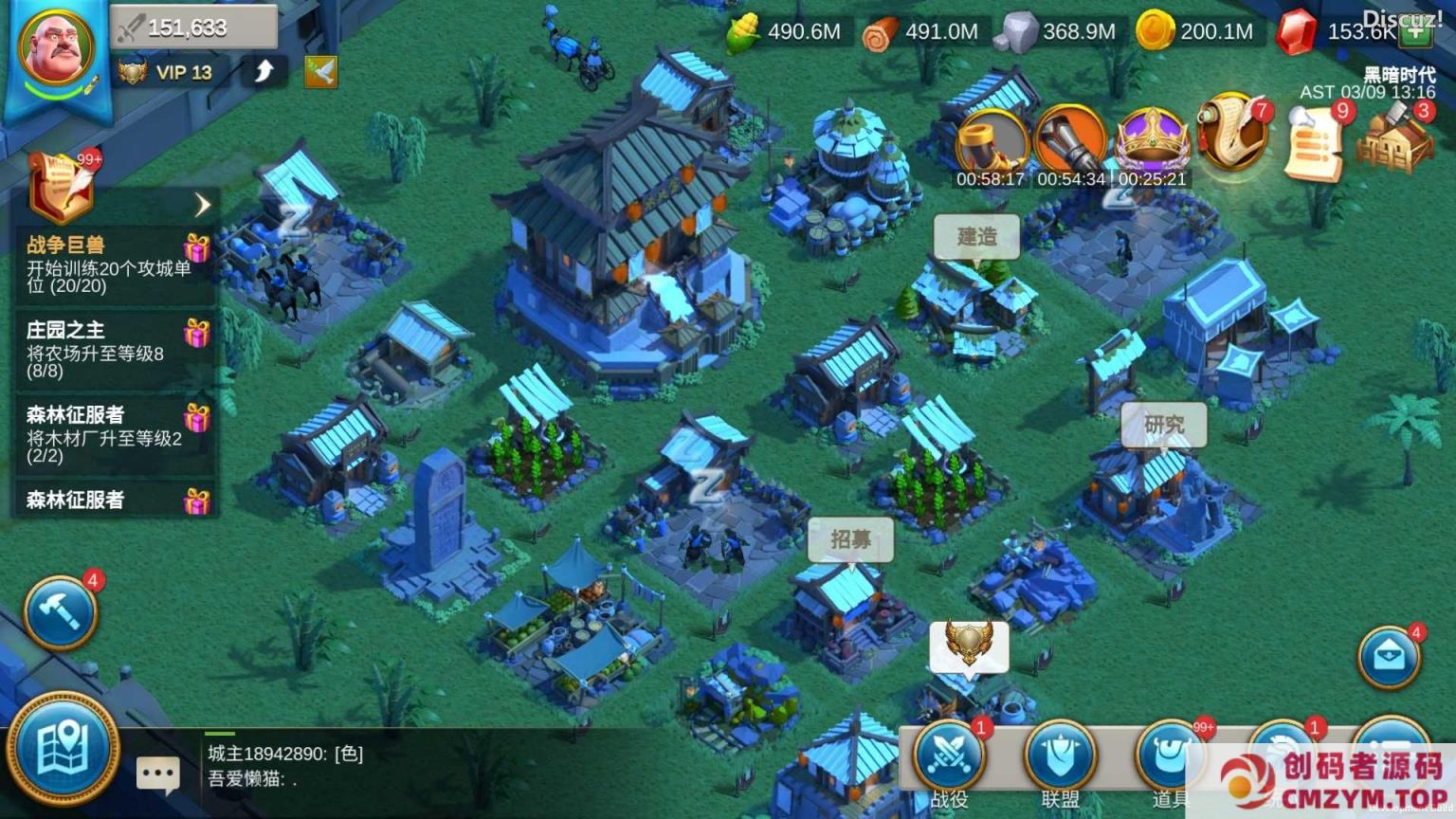1456x819 pixels.
Task: Open the mail envelope button
Action: click(x=1389, y=656)
